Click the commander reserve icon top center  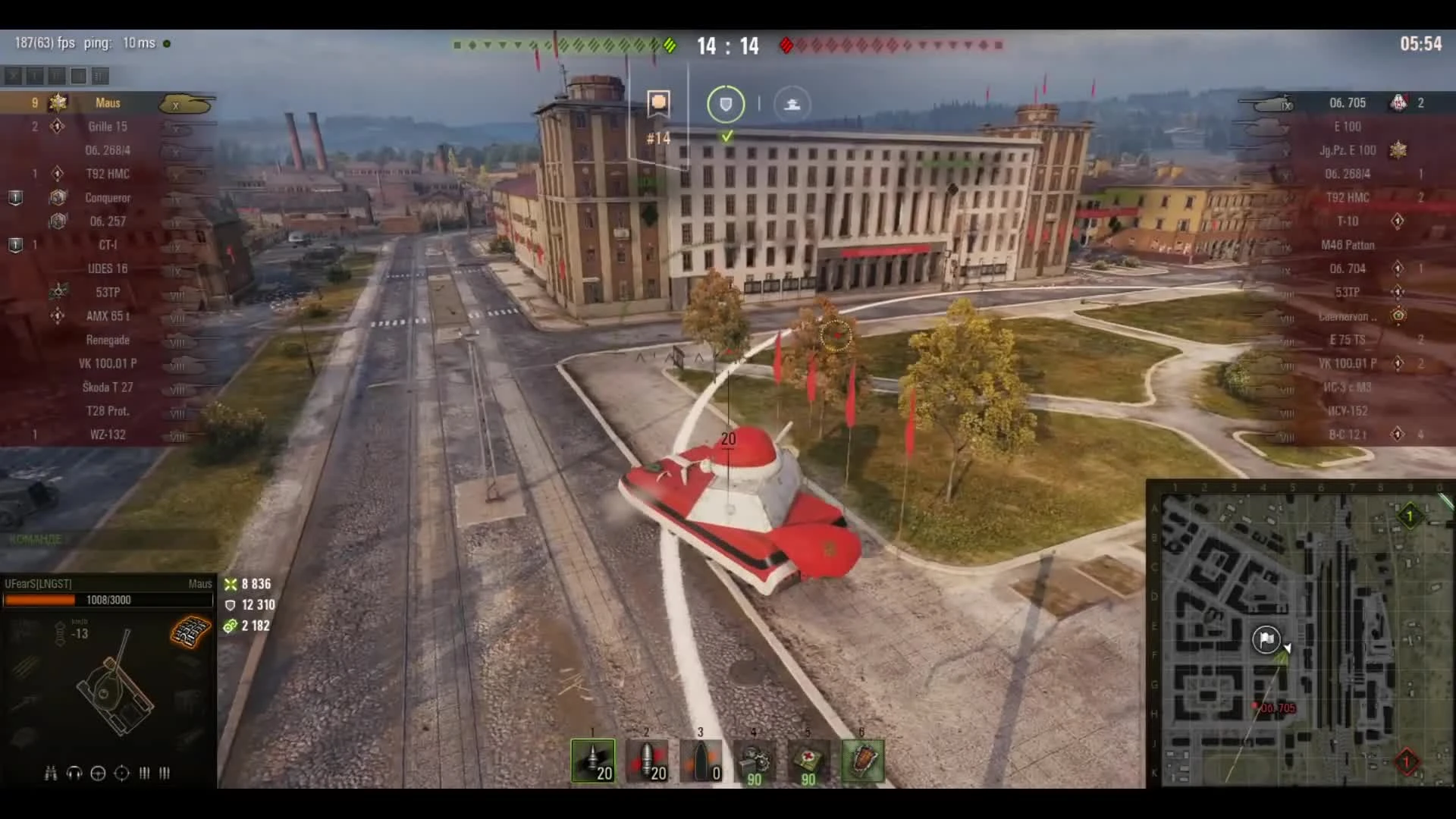click(x=792, y=104)
